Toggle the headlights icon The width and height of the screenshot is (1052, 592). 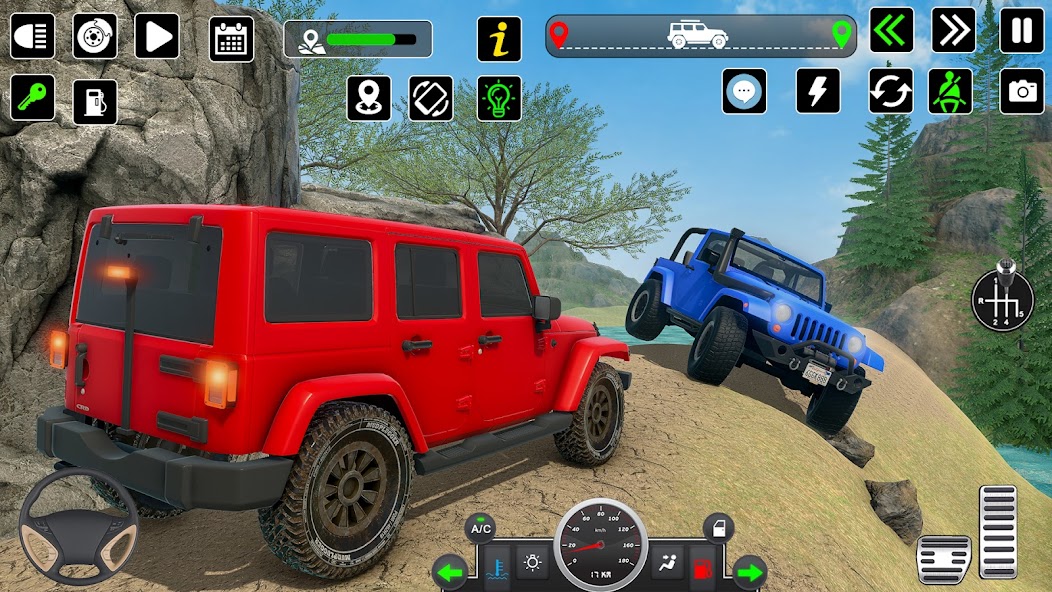coord(33,36)
